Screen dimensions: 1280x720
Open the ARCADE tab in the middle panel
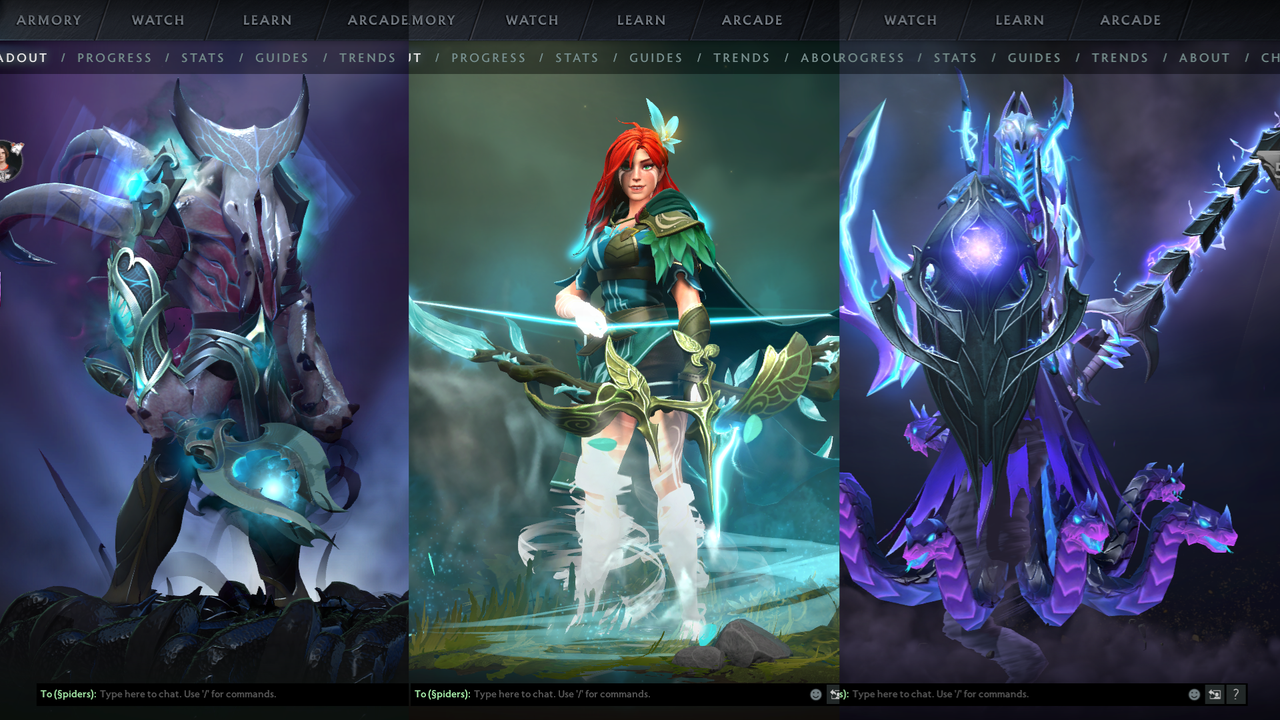tap(751, 20)
